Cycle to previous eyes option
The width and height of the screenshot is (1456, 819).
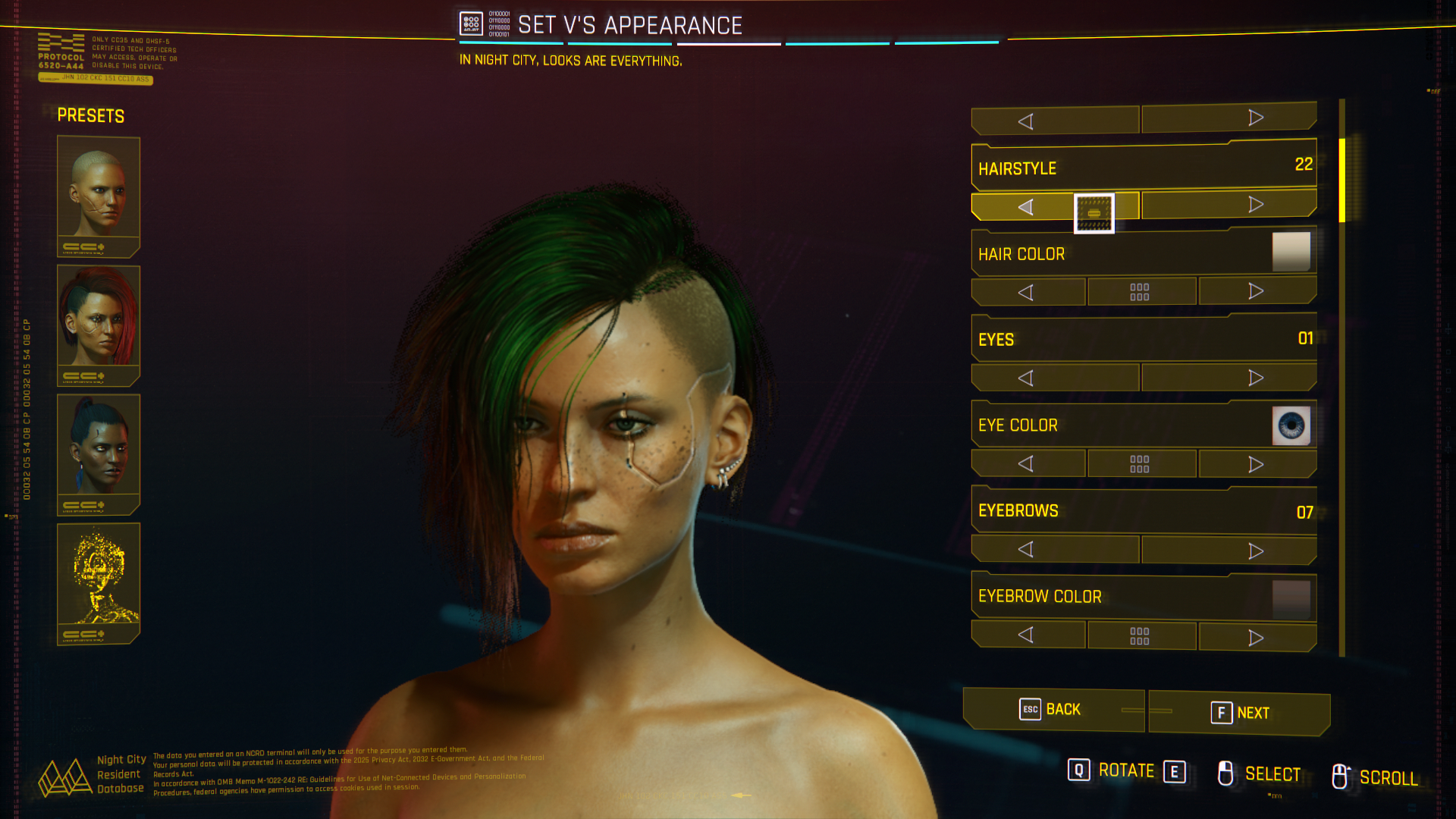point(1026,378)
